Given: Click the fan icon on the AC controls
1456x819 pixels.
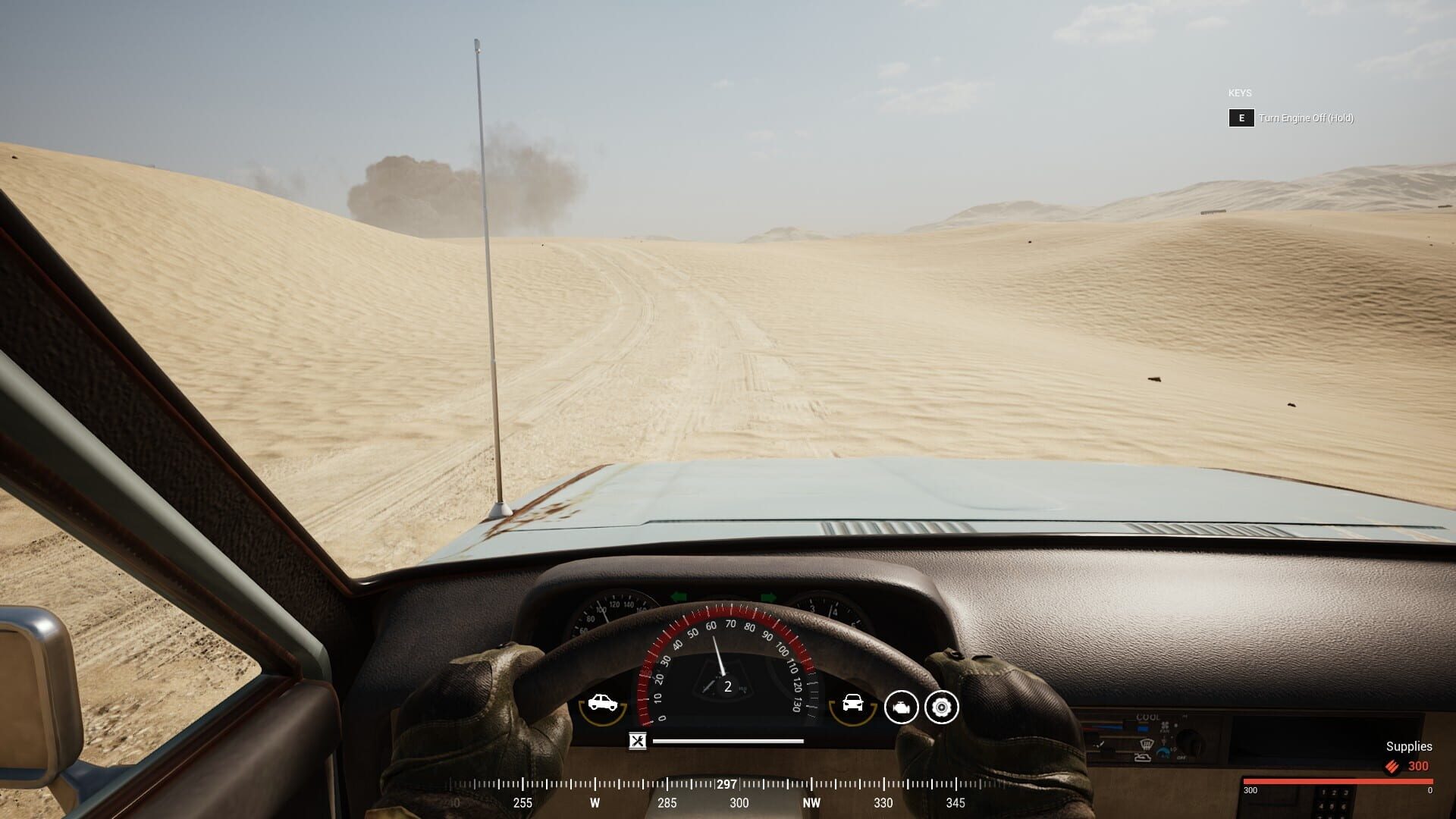Looking at the screenshot, I should coord(1165,726).
